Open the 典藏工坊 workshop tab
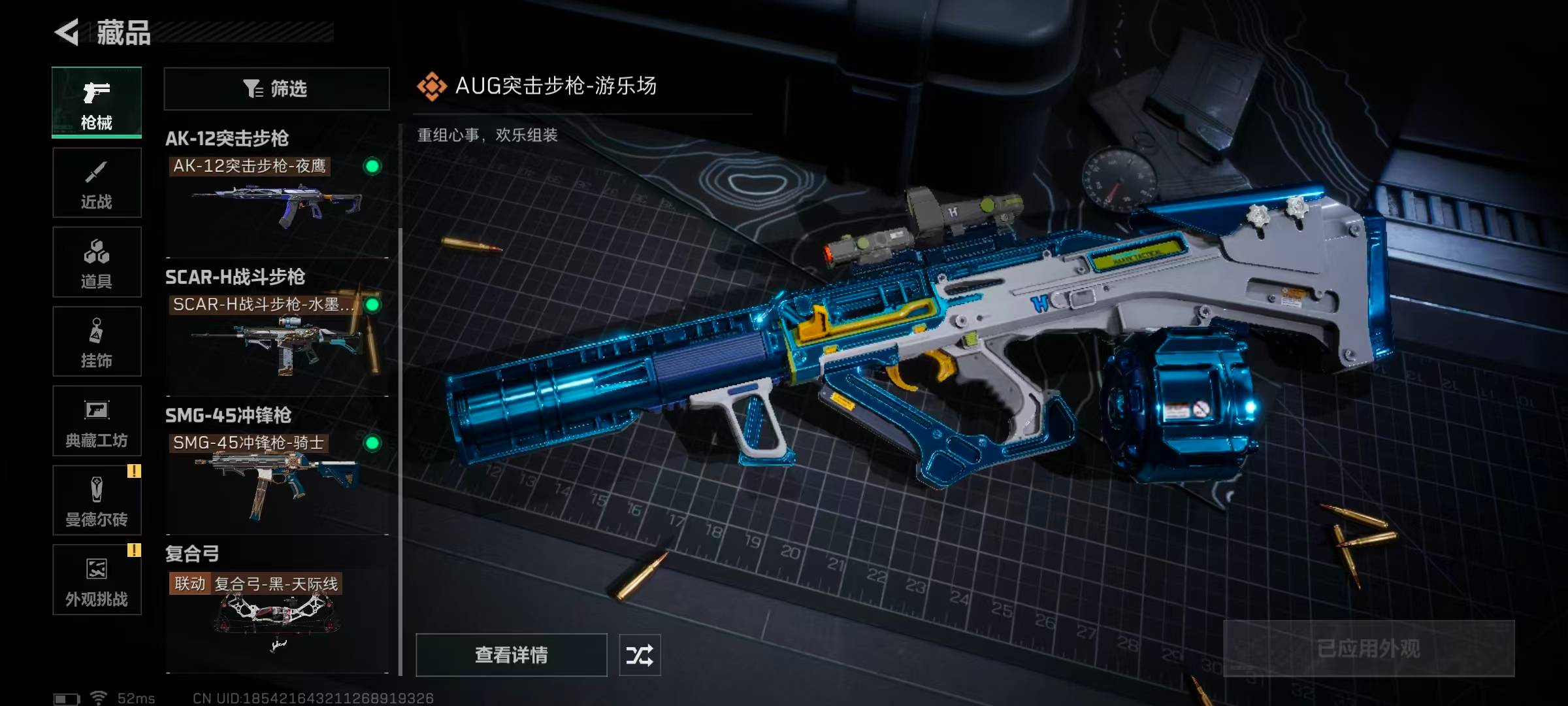The height and width of the screenshot is (706, 1568). pyautogui.click(x=97, y=421)
